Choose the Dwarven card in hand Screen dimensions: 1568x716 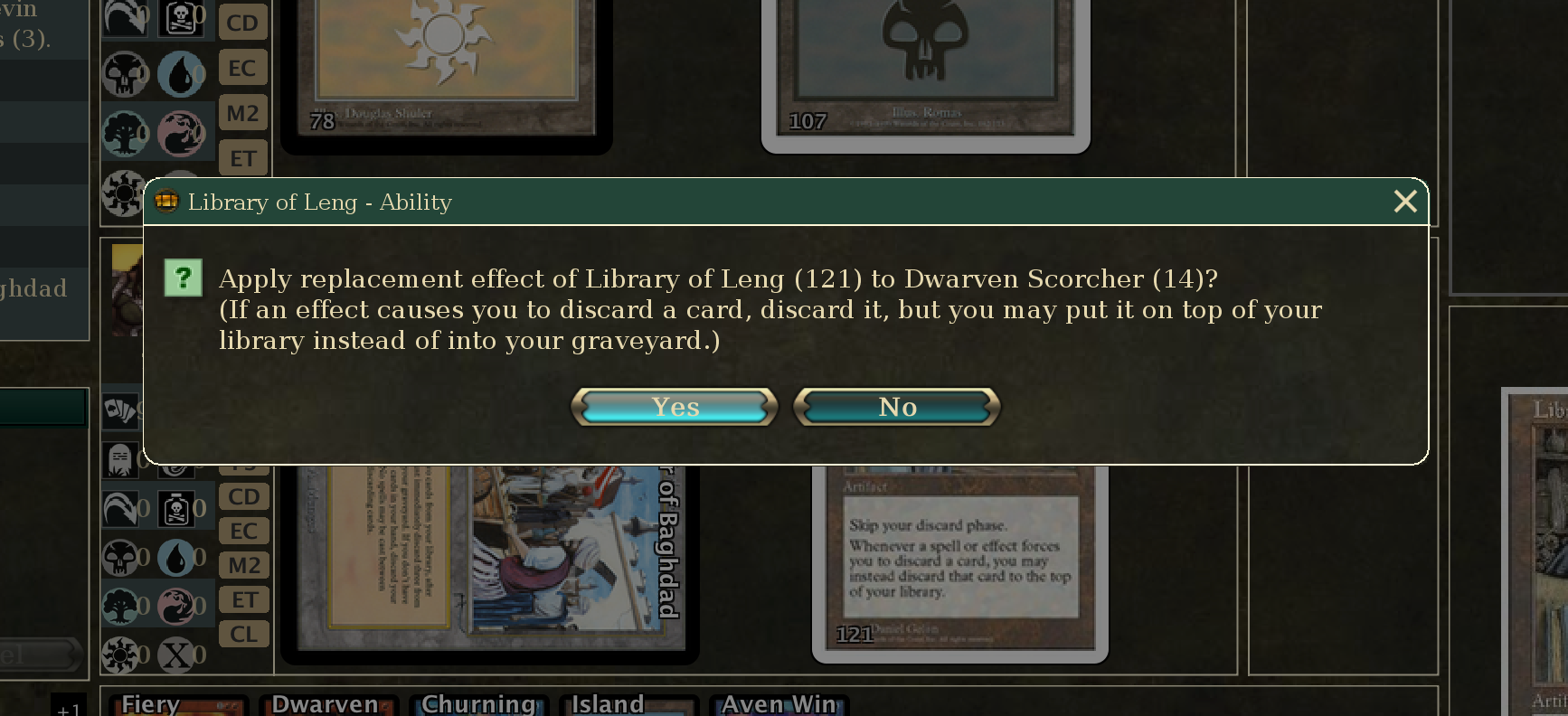326,704
